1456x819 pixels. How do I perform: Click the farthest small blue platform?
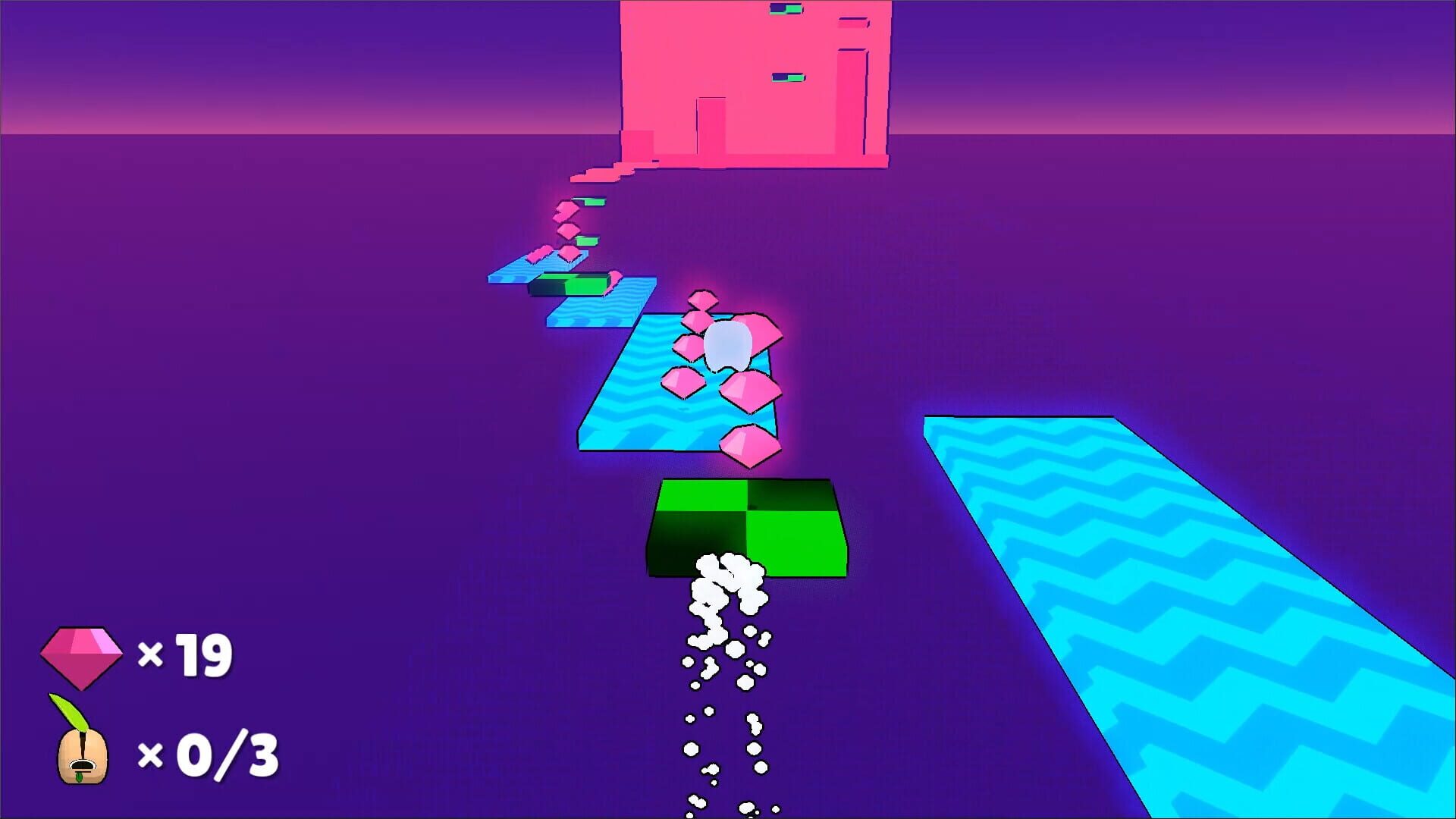(x=515, y=273)
